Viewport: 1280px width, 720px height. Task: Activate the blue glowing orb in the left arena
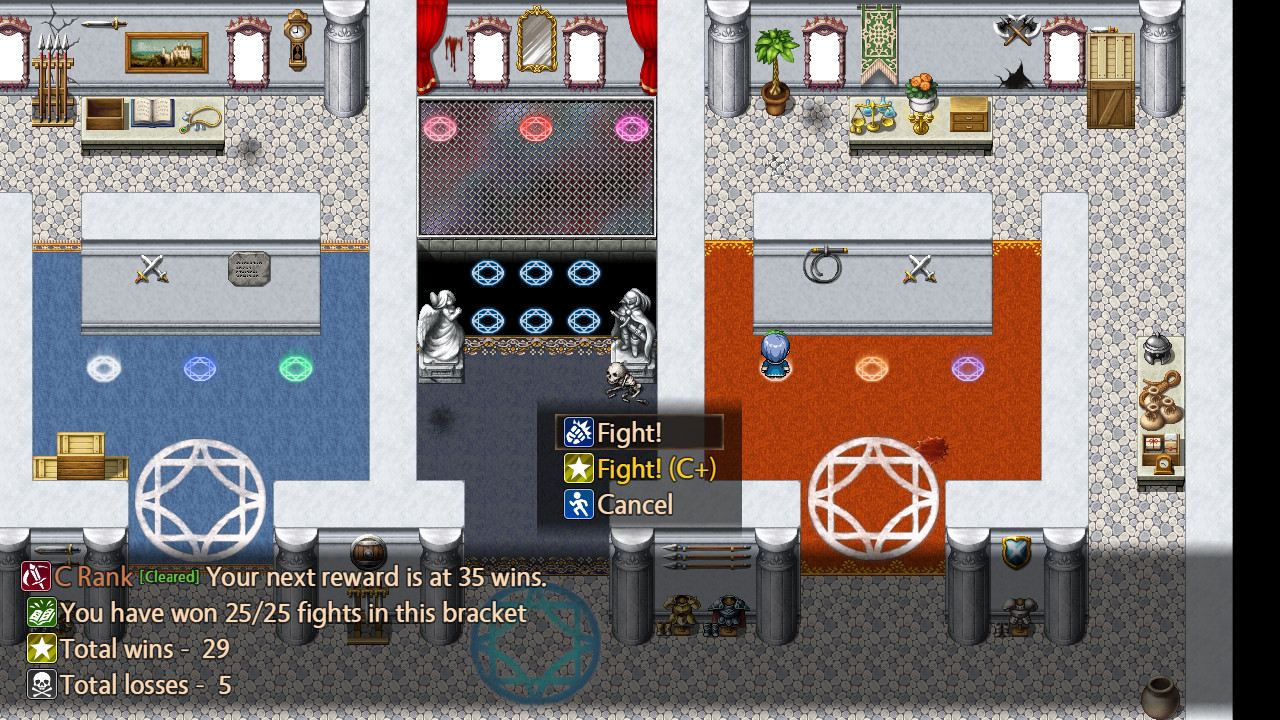(199, 369)
